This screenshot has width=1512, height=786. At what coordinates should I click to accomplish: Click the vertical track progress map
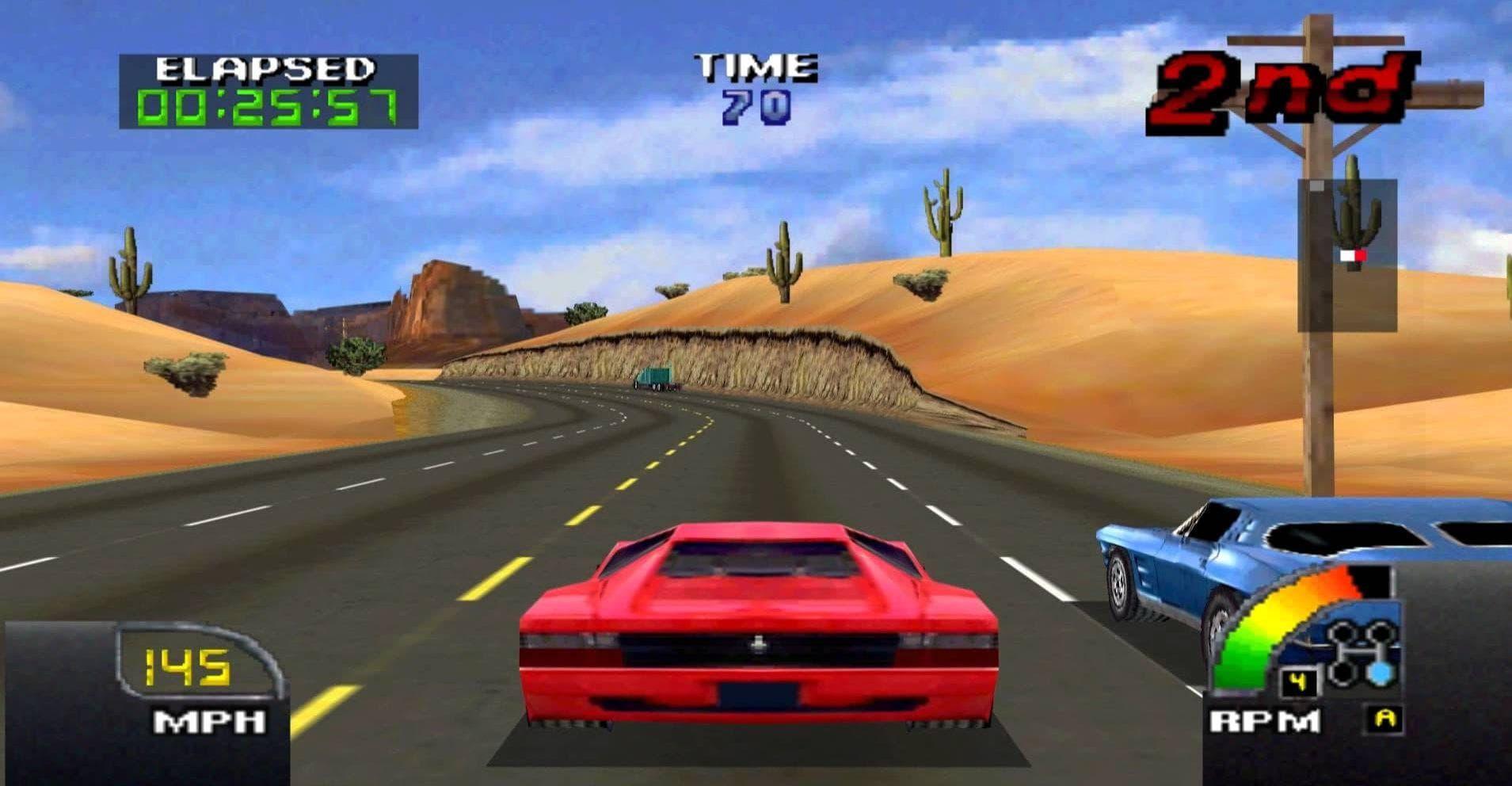click(x=1346, y=255)
